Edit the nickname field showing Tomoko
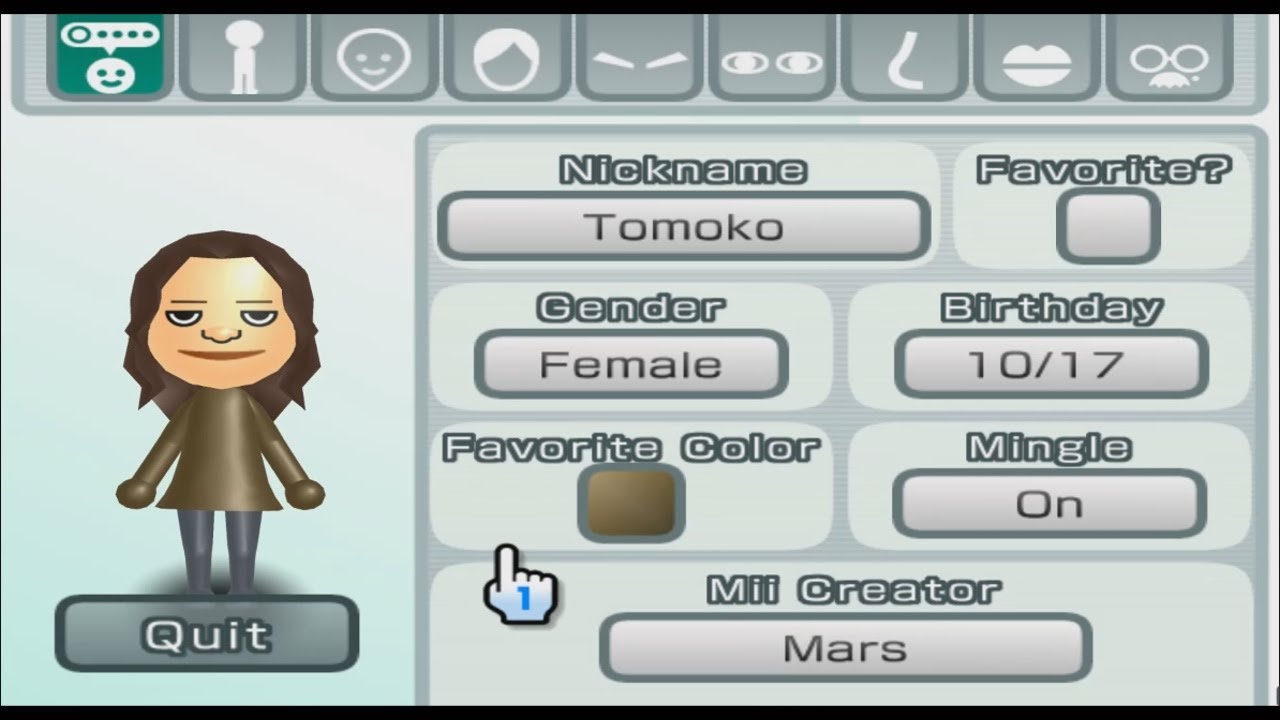The image size is (1280, 720). [x=684, y=226]
